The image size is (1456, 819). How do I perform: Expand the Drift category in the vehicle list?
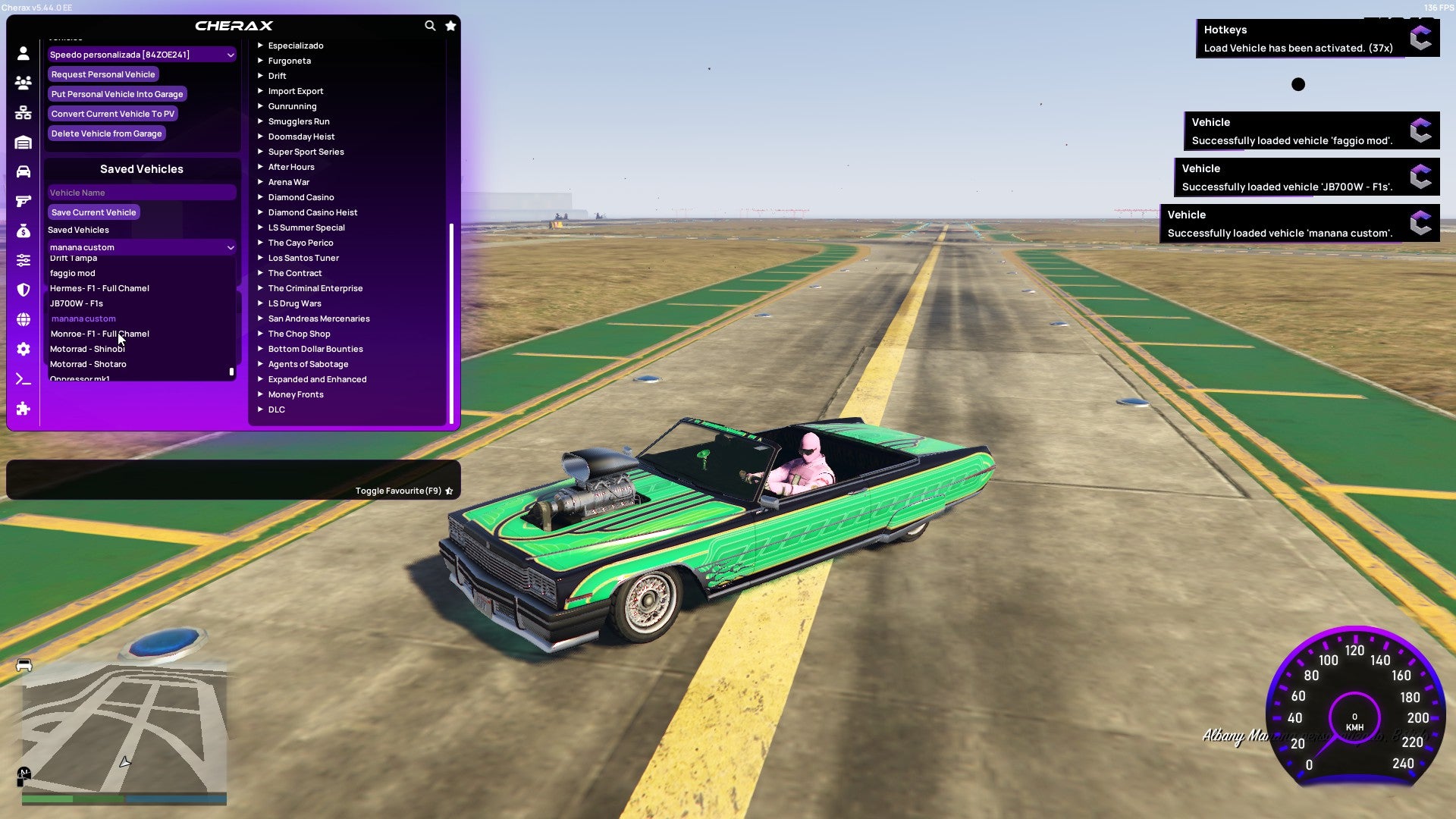click(x=278, y=76)
